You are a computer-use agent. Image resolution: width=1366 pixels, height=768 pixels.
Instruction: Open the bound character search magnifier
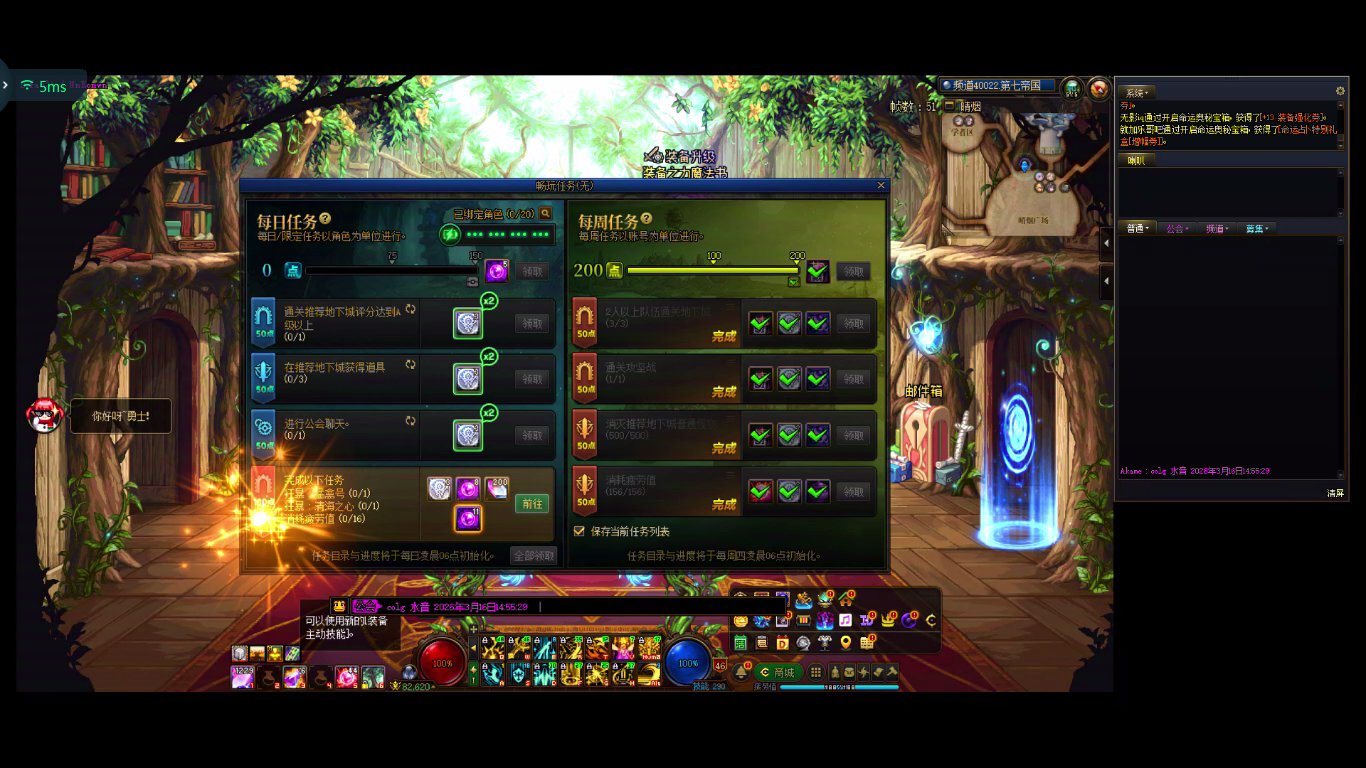click(x=546, y=213)
